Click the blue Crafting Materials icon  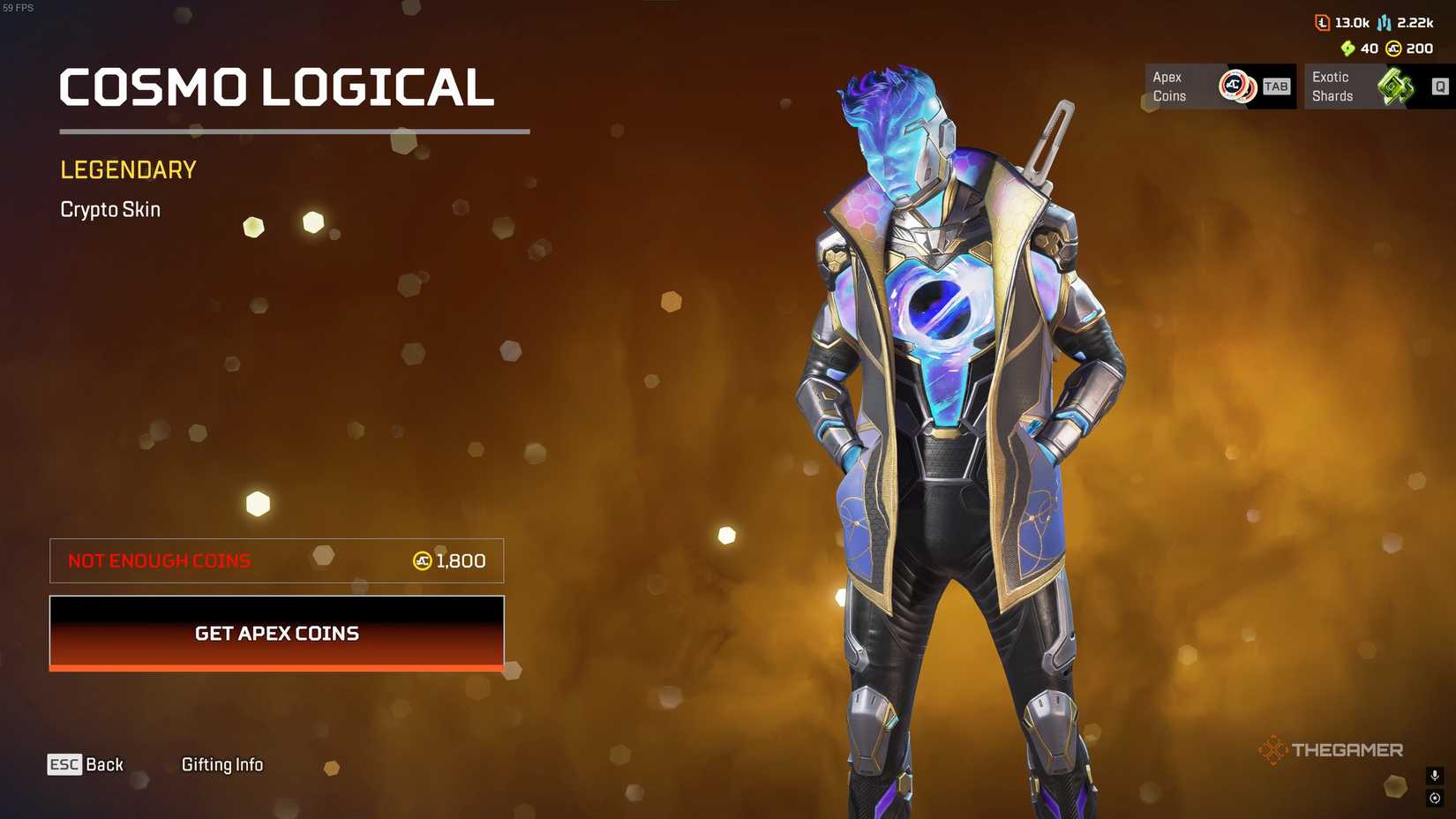pyautogui.click(x=1382, y=22)
